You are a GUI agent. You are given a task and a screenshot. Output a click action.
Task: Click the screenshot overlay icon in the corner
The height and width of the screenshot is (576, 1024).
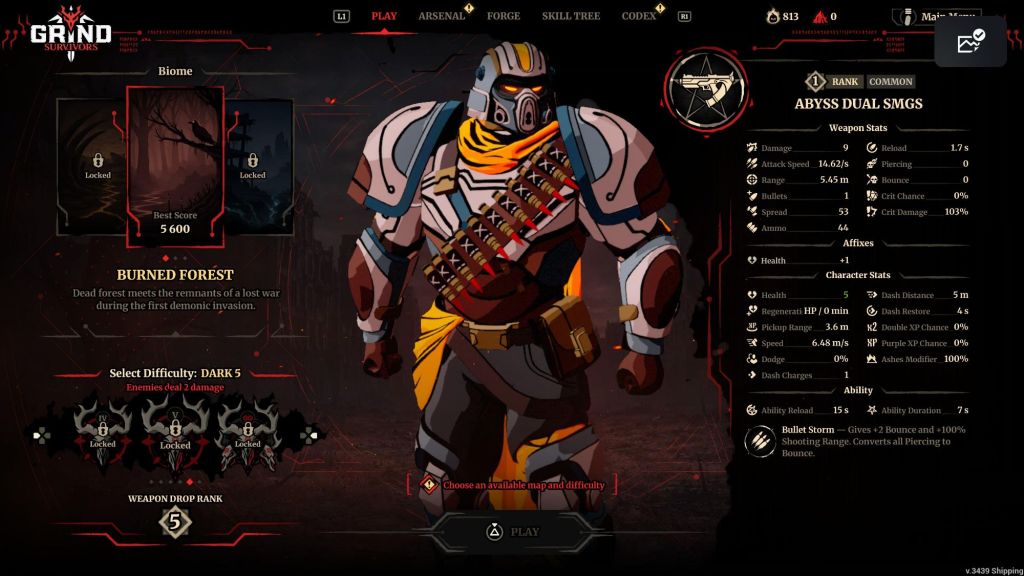(x=970, y=42)
